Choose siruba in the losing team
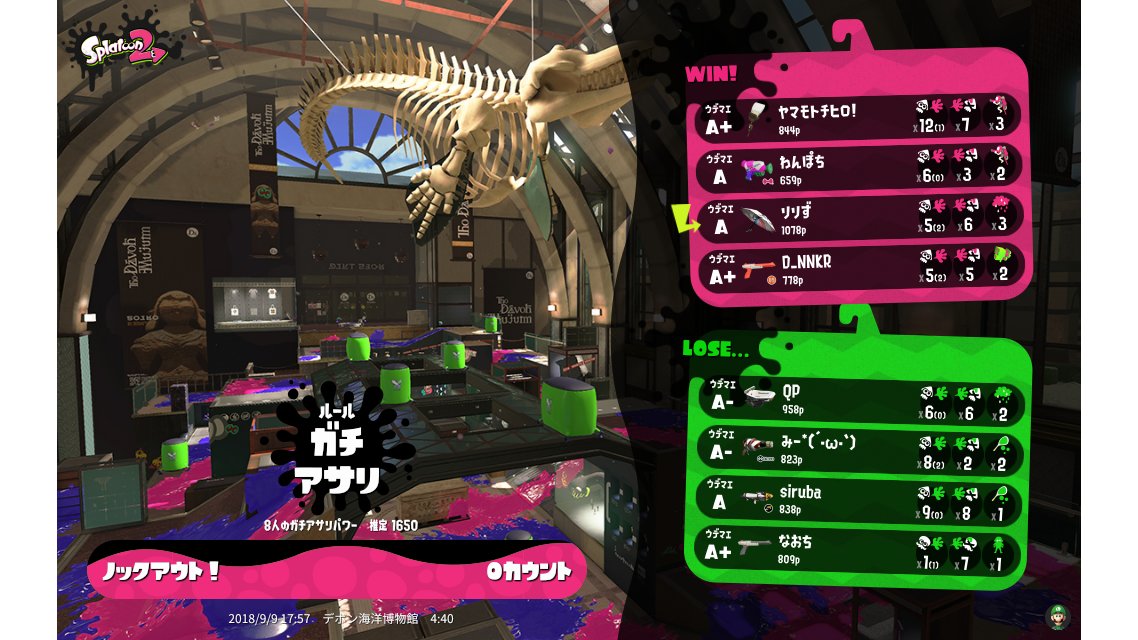This screenshot has height=640, width=1138. pos(860,500)
